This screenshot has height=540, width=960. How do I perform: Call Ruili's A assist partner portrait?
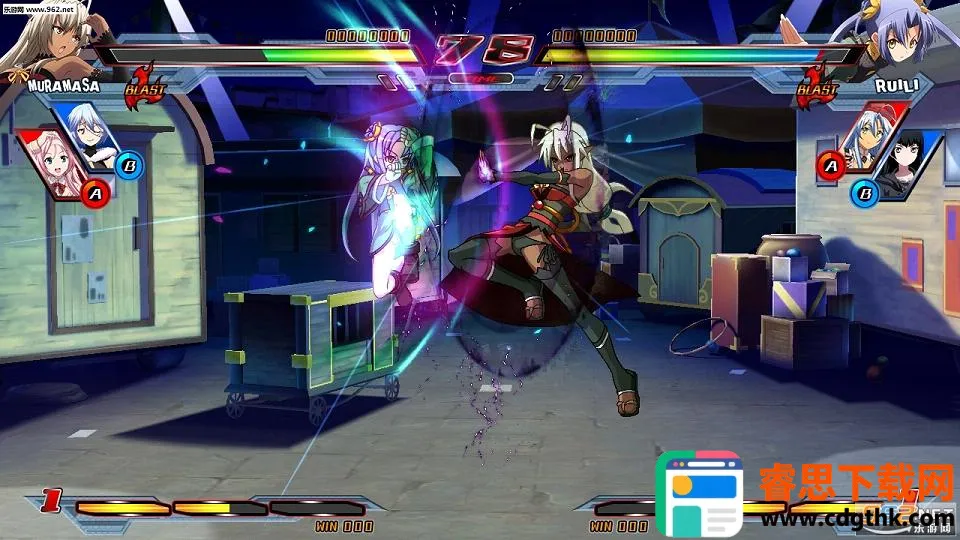866,140
